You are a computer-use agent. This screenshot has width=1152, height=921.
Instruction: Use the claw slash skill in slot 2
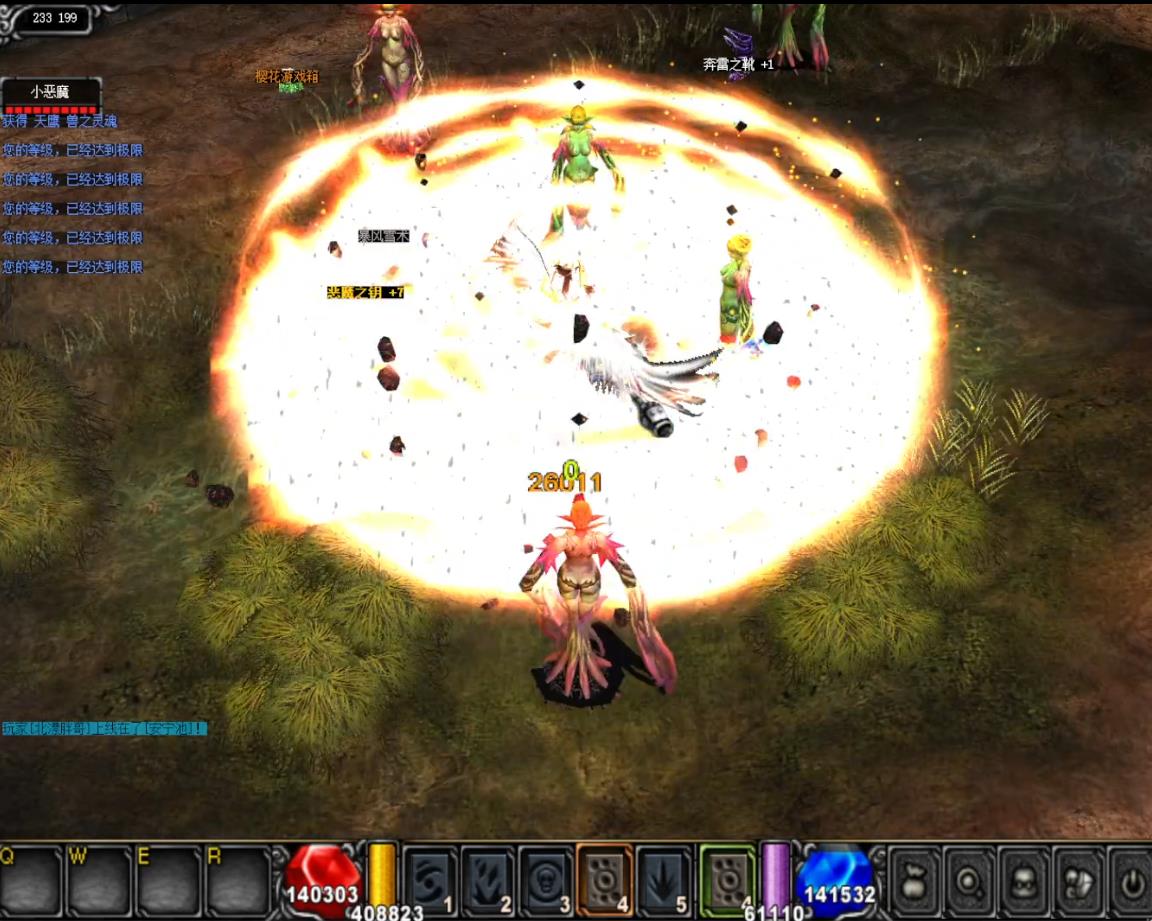(x=487, y=877)
